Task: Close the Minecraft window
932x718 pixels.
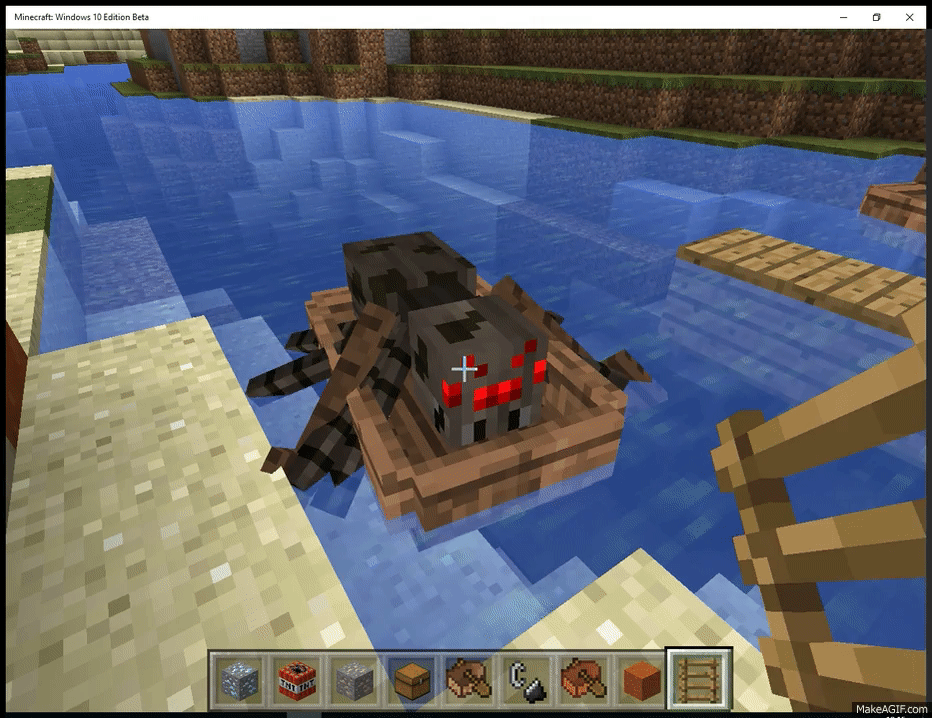Action: 910,17
